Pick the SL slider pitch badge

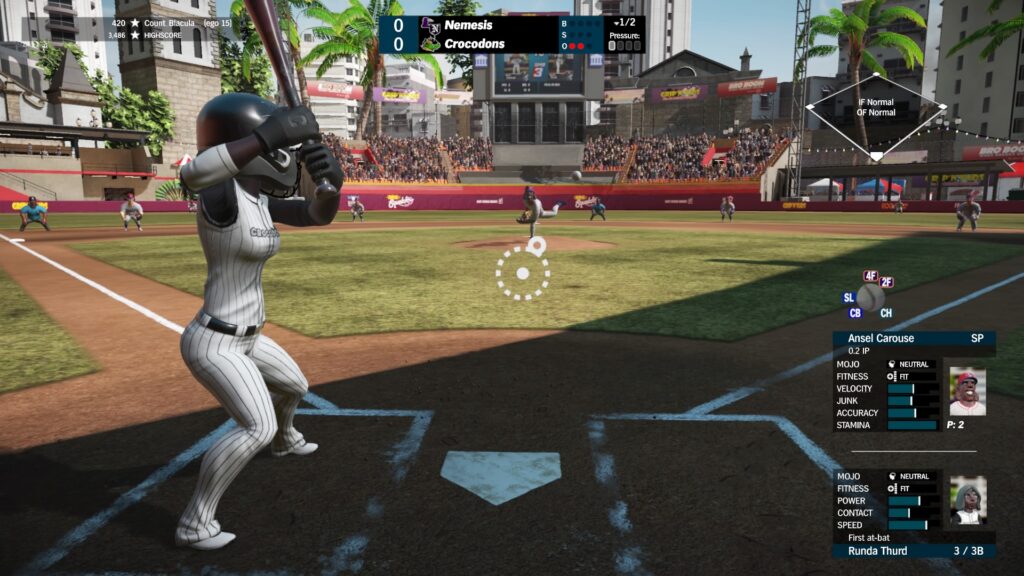coord(849,297)
